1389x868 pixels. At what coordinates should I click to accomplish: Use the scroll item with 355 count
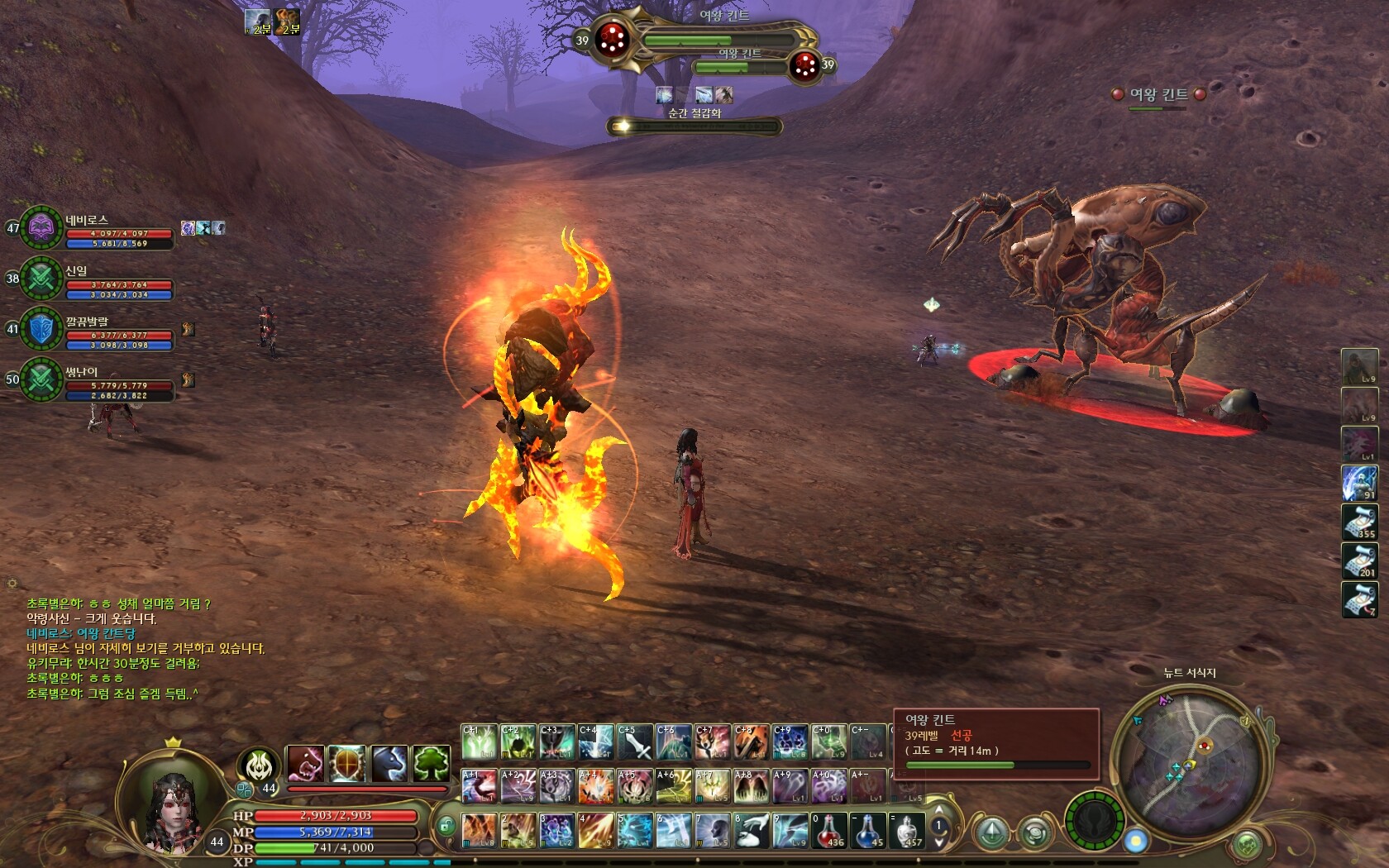(1358, 522)
